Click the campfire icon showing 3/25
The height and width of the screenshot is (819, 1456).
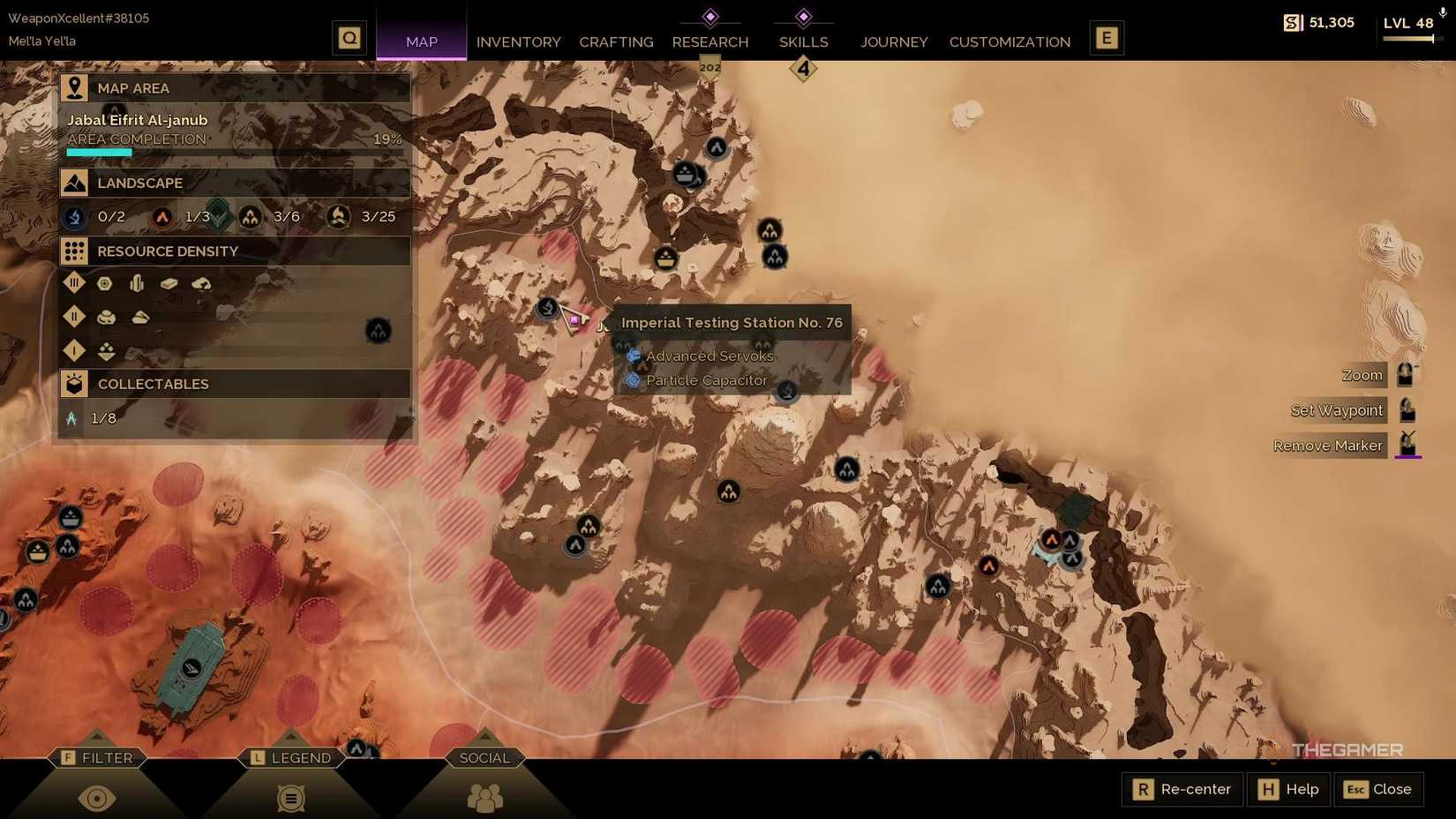pos(338,216)
